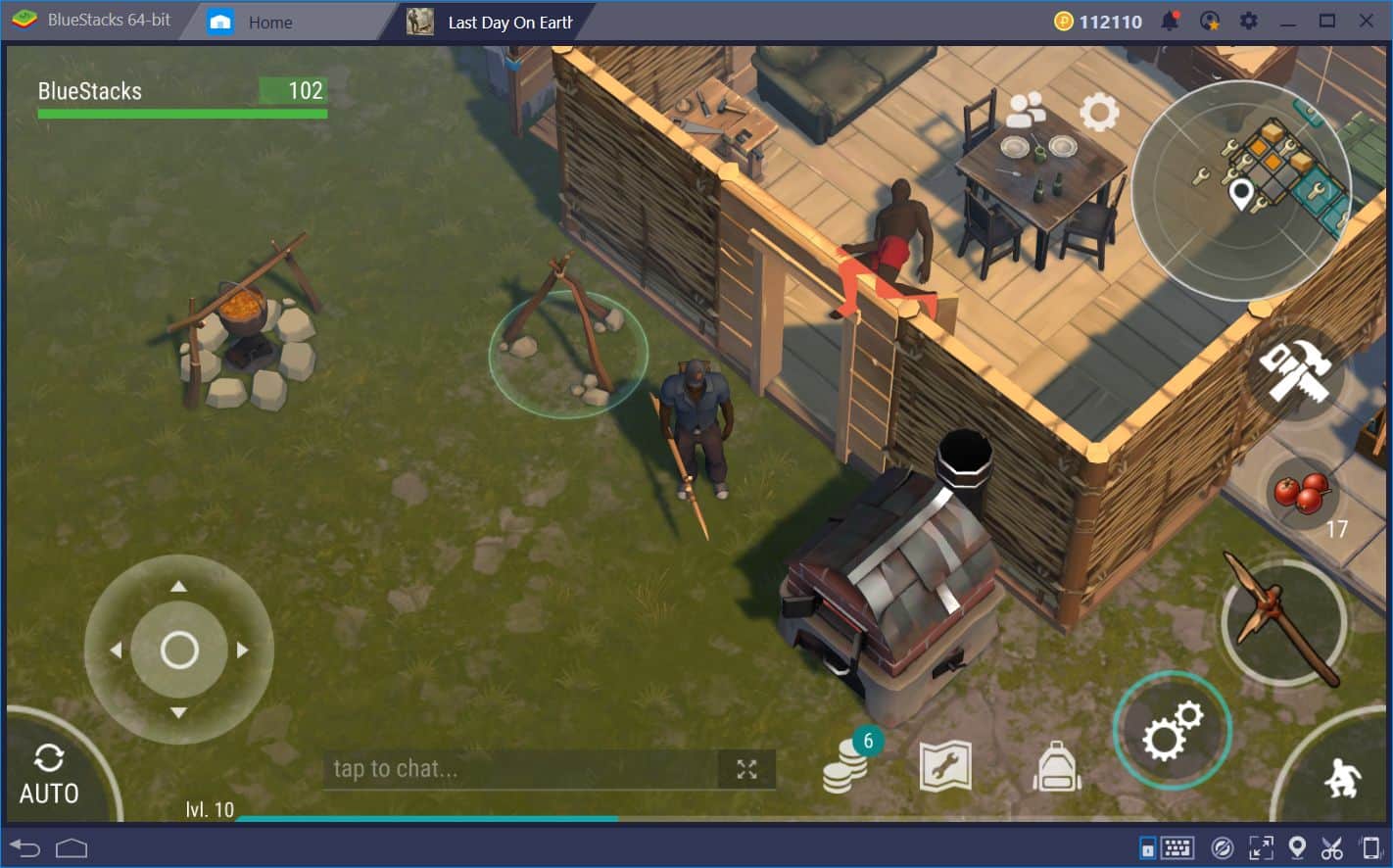Toggle AUTO movement mode
Screen dimensions: 1393x868
[49, 774]
